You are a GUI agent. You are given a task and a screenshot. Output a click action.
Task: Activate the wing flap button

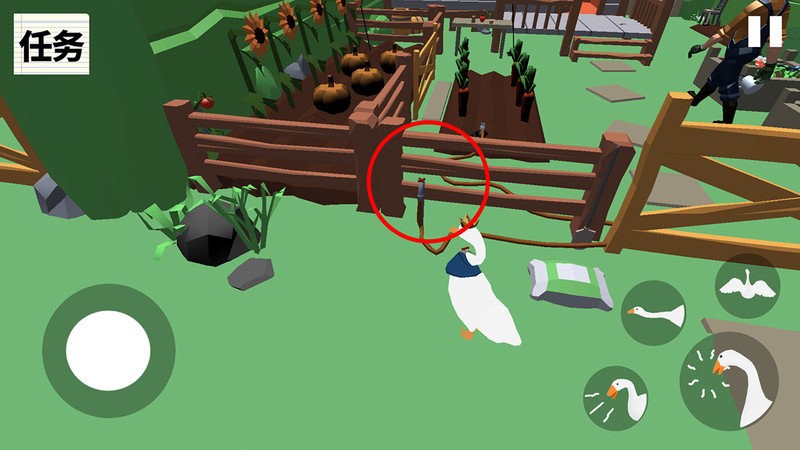coord(747,286)
